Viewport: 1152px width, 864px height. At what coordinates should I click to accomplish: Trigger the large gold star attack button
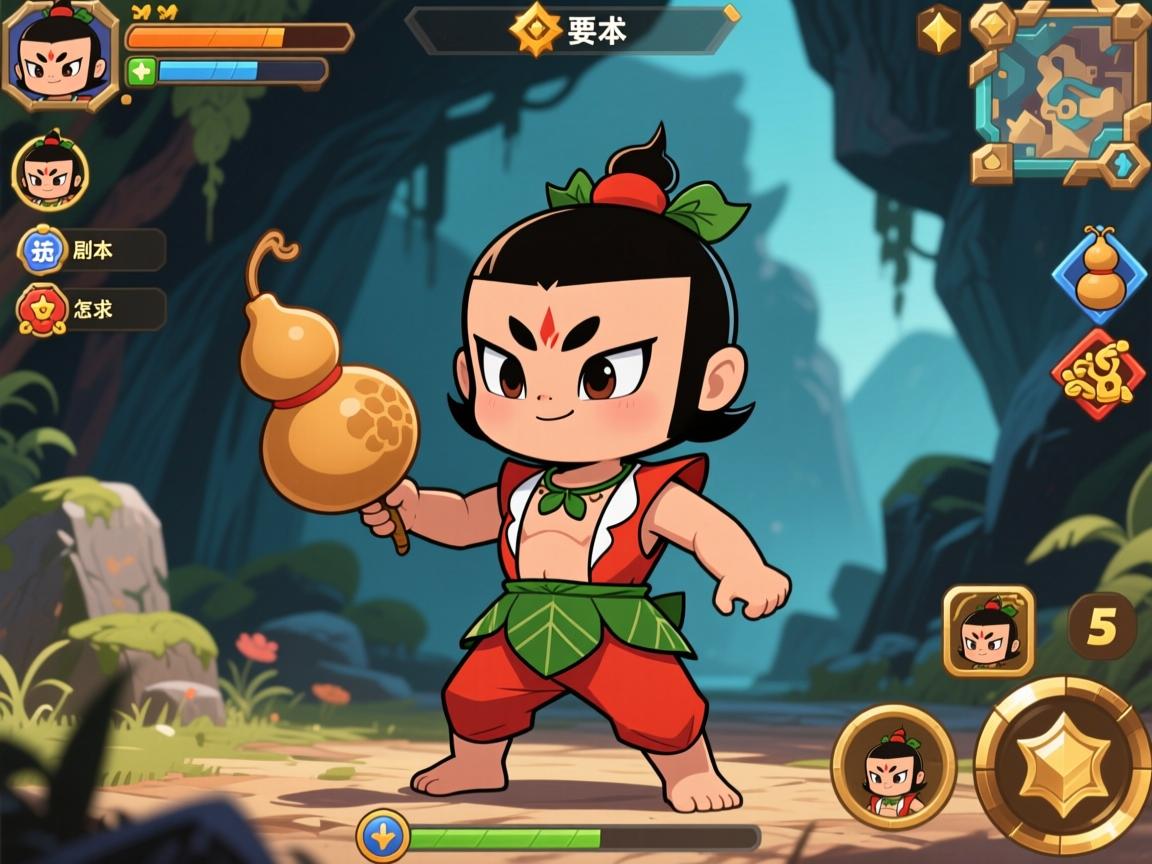(x=1062, y=765)
